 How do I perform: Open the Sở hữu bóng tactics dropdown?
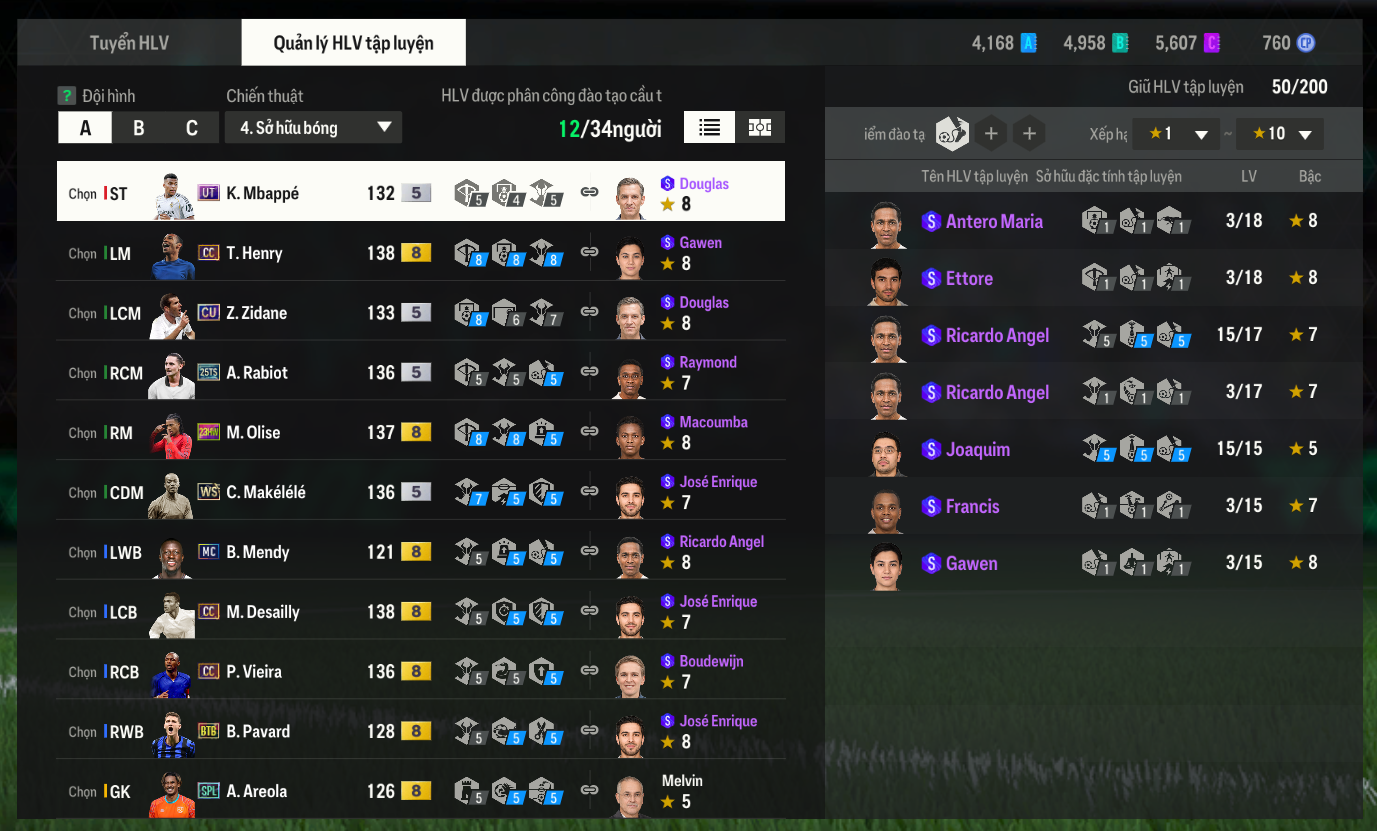313,128
